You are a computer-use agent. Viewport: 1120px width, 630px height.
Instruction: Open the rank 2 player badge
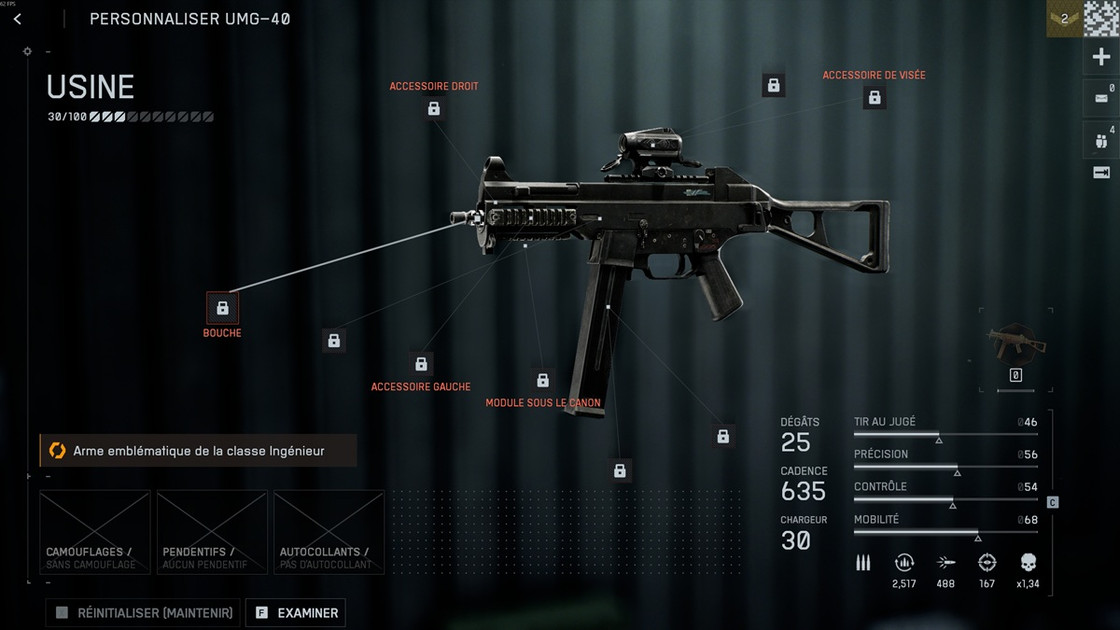pyautogui.click(x=1064, y=19)
